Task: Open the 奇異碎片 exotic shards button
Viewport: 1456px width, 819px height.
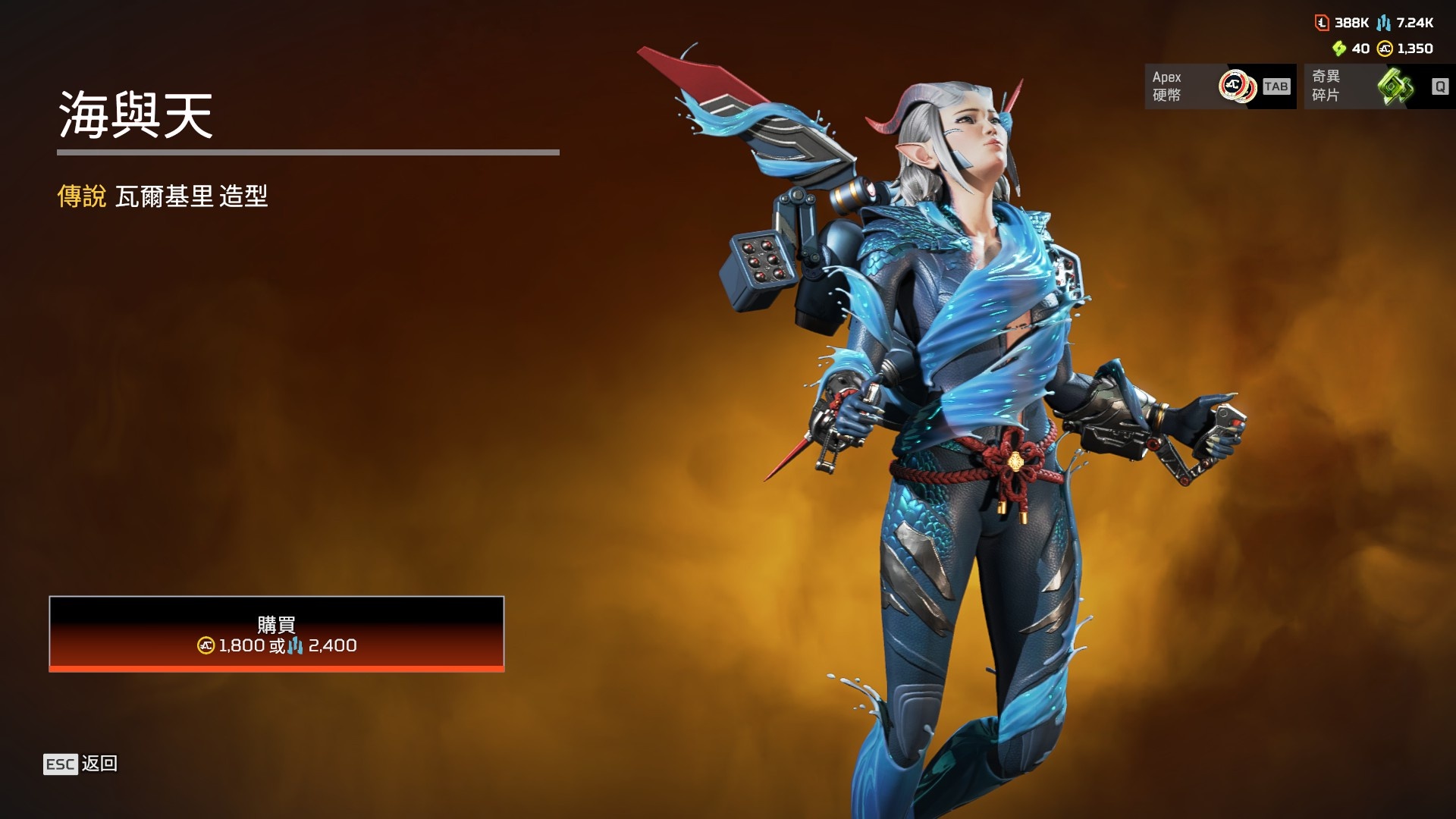Action: click(1379, 86)
